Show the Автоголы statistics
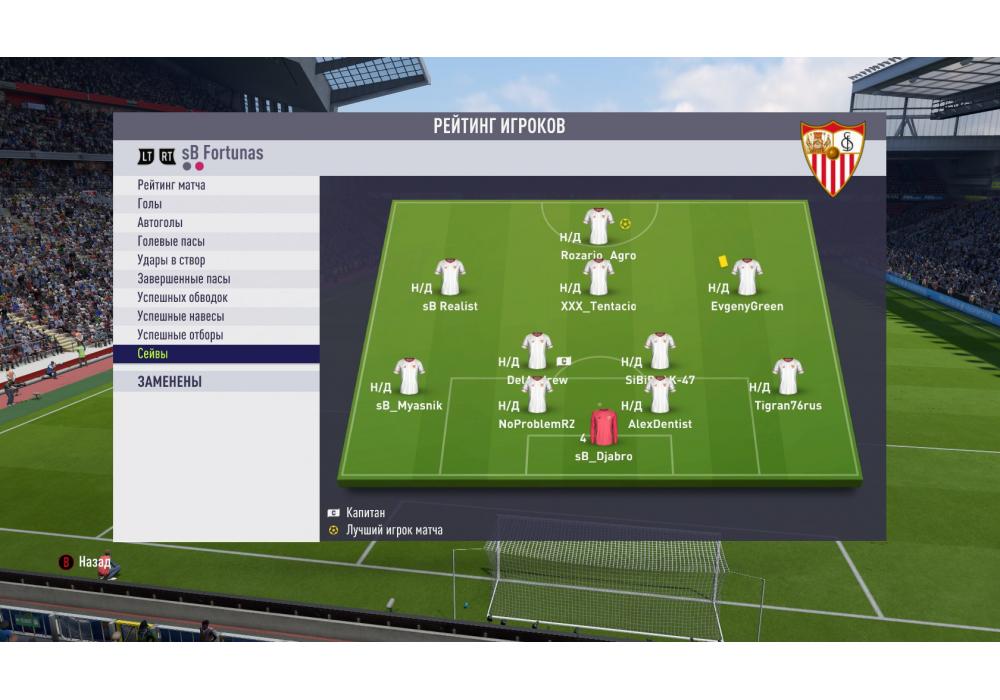 [x=216, y=223]
